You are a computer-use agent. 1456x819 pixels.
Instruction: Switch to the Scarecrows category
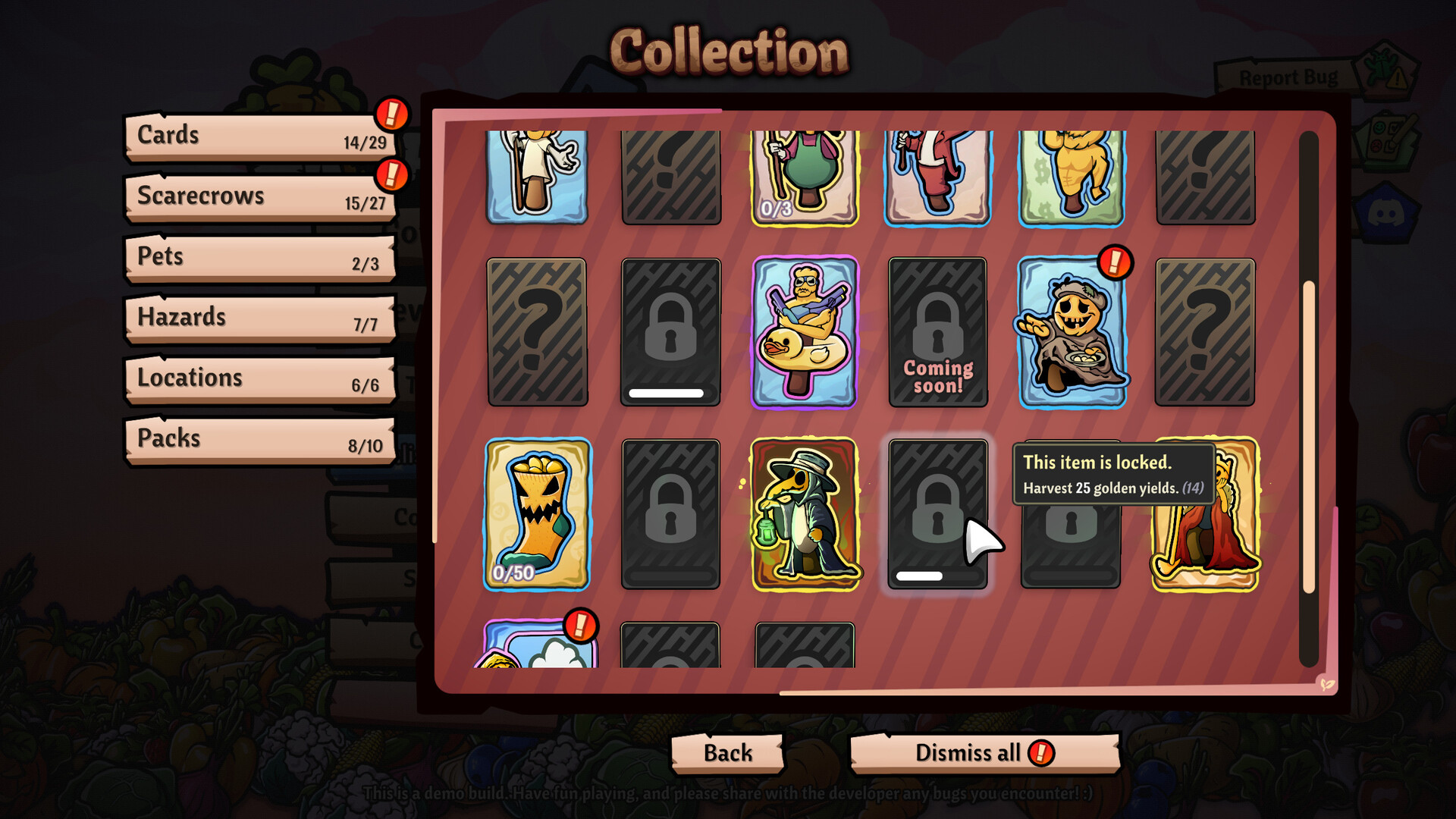point(259,197)
